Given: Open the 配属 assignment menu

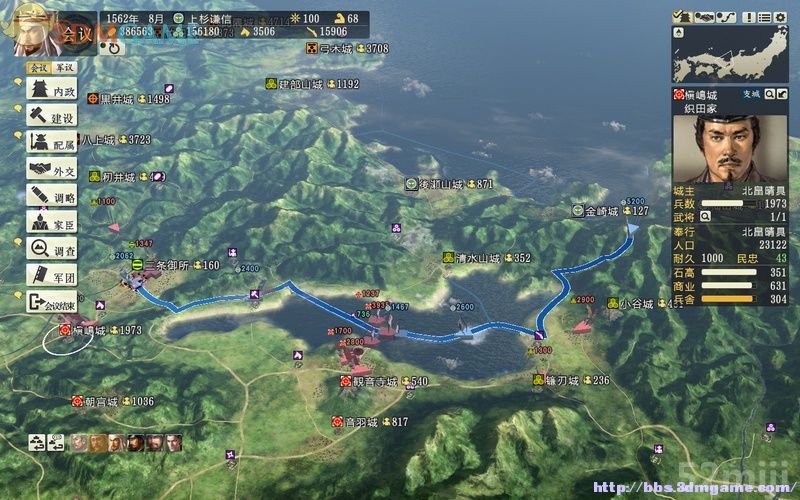Looking at the screenshot, I should 52,144.
